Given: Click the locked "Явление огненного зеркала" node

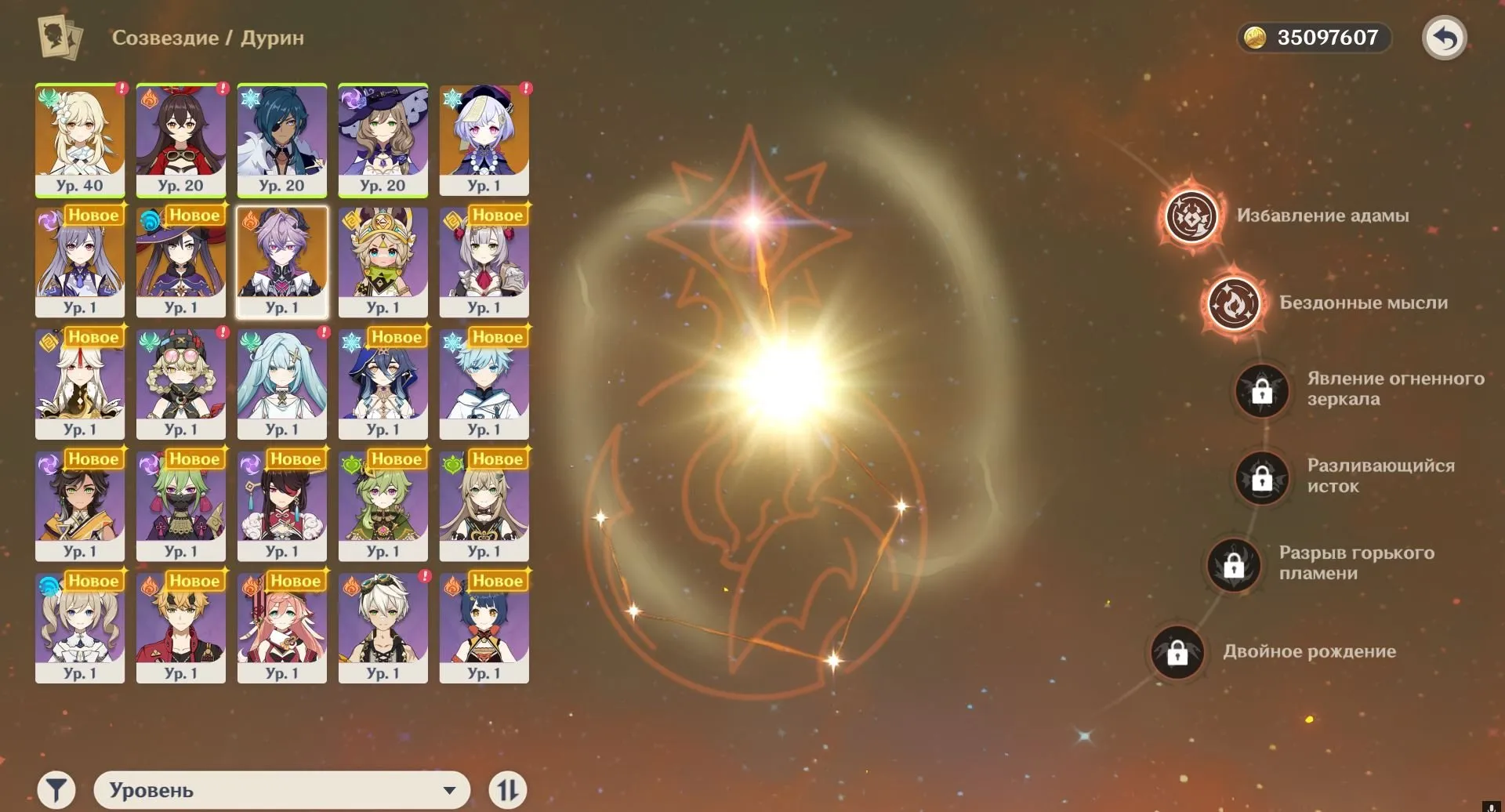Looking at the screenshot, I should click(1260, 392).
